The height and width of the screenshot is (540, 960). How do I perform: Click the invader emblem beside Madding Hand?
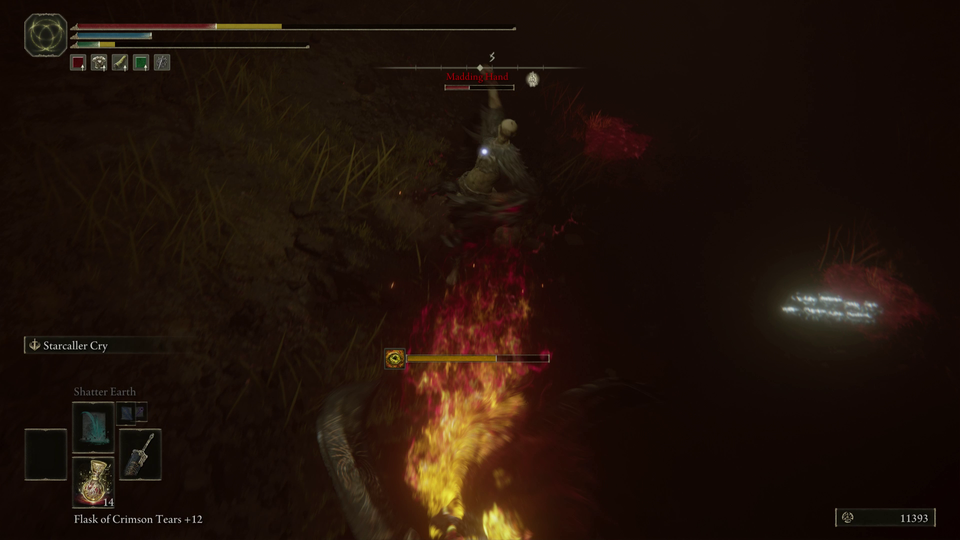(x=533, y=79)
